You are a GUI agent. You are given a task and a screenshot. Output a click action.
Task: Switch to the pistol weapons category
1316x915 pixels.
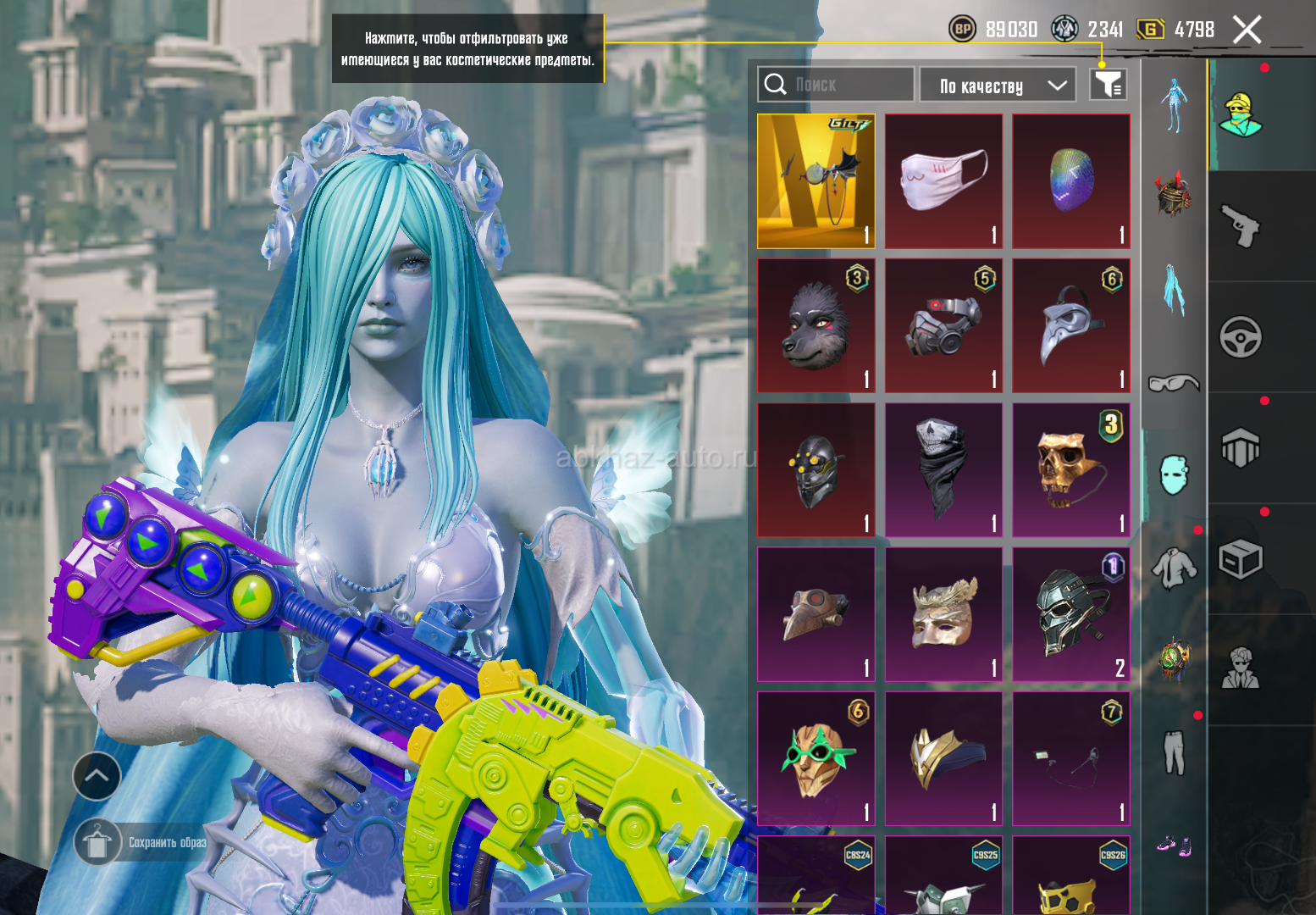click(x=1241, y=226)
